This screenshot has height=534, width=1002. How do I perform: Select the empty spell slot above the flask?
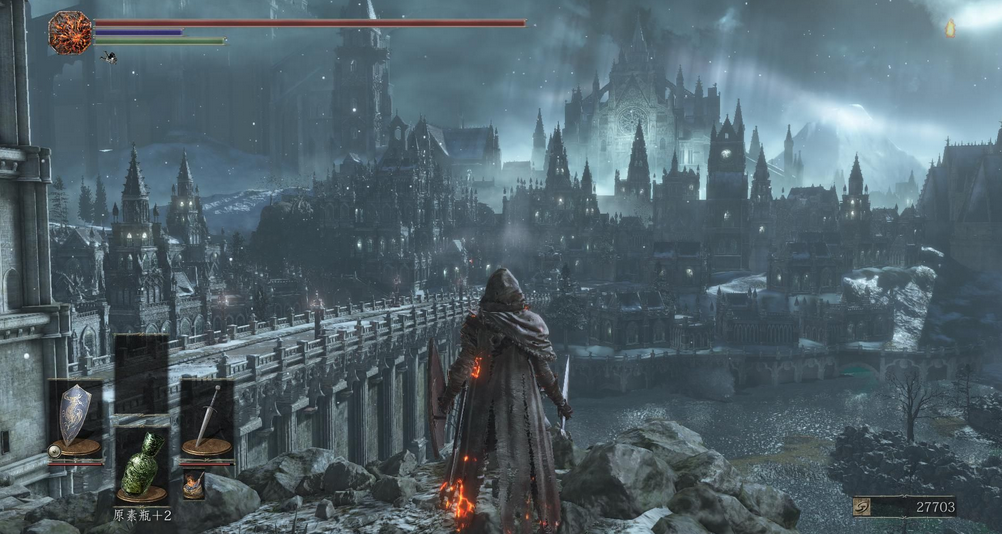click(141, 372)
